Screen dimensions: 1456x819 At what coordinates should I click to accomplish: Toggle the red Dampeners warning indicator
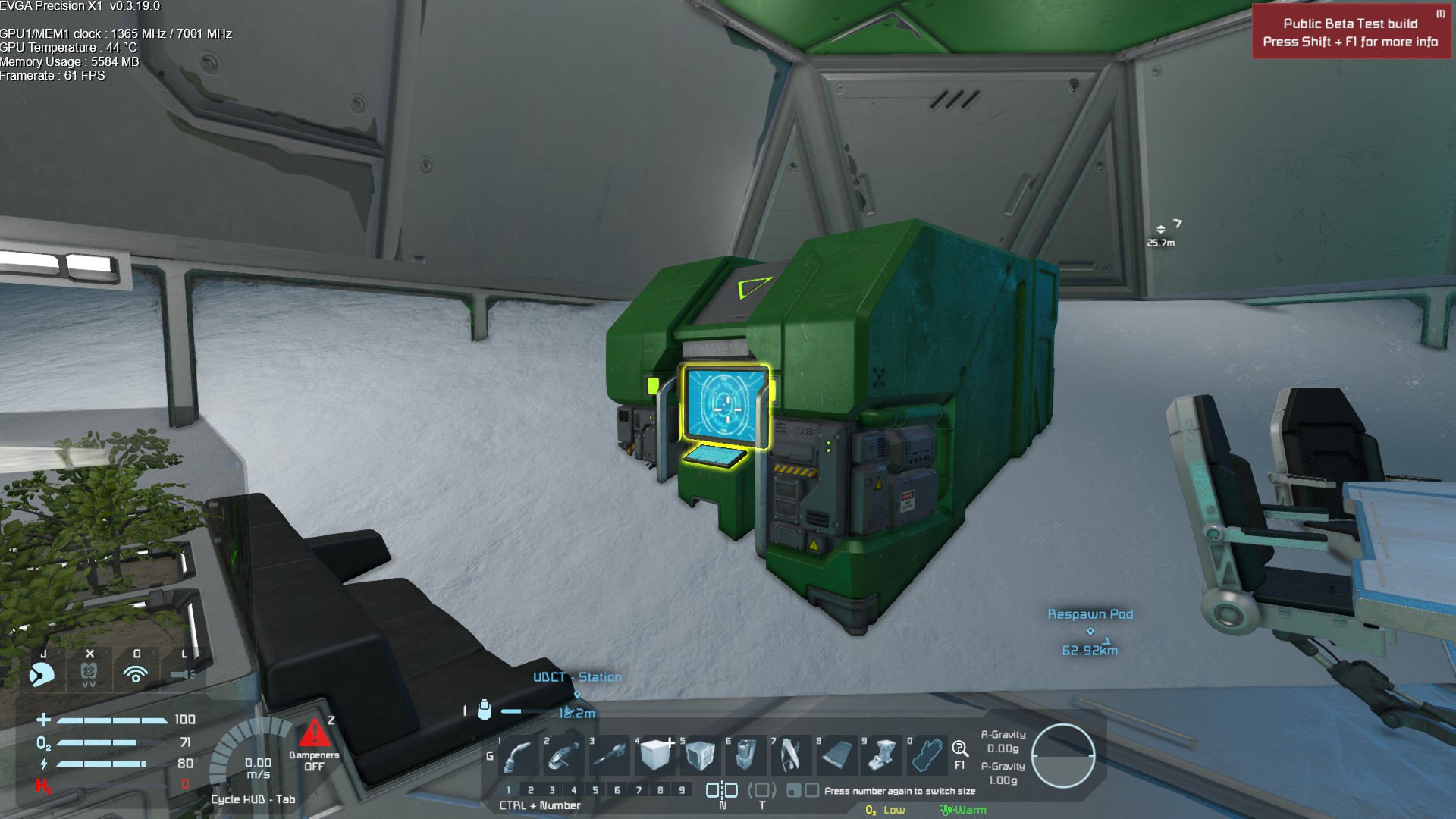[314, 734]
